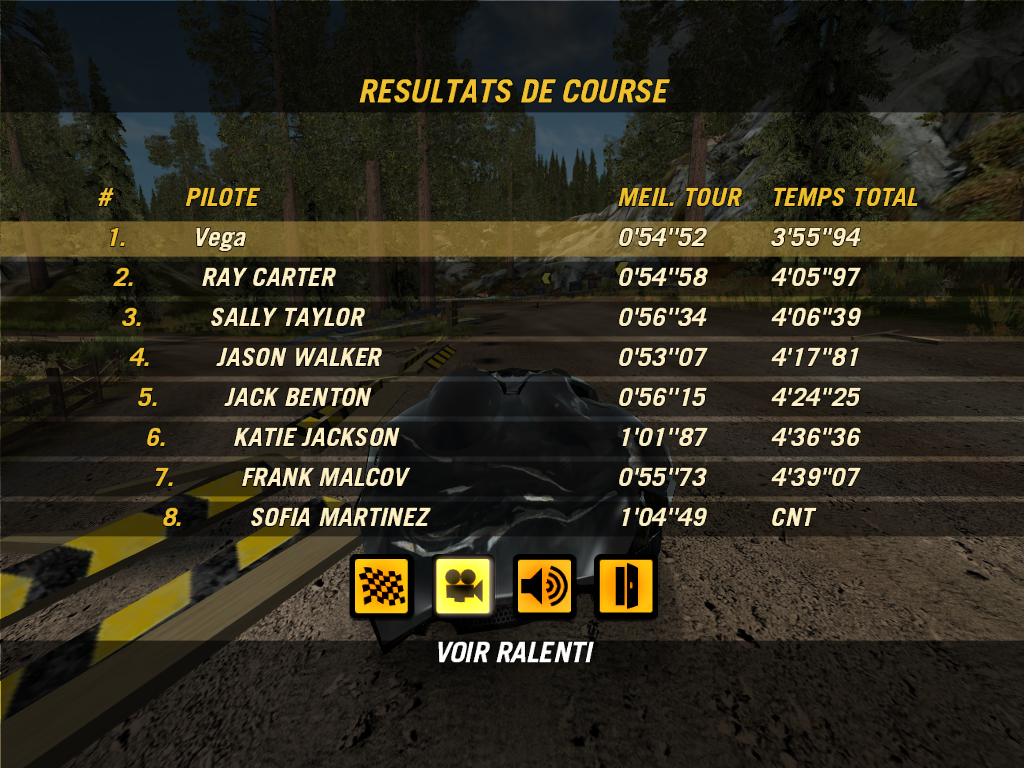Watch the replay via camera icon

pyautogui.click(x=463, y=587)
